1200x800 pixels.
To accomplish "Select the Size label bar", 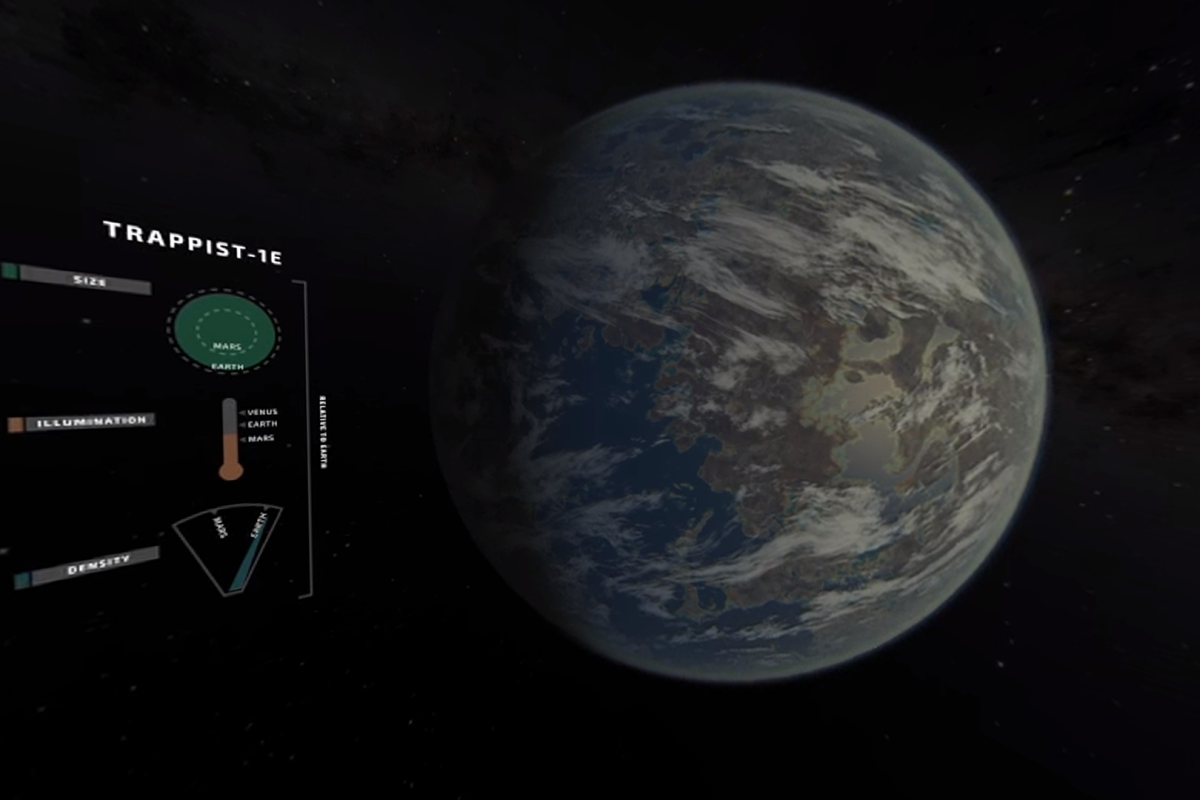I will (x=86, y=281).
